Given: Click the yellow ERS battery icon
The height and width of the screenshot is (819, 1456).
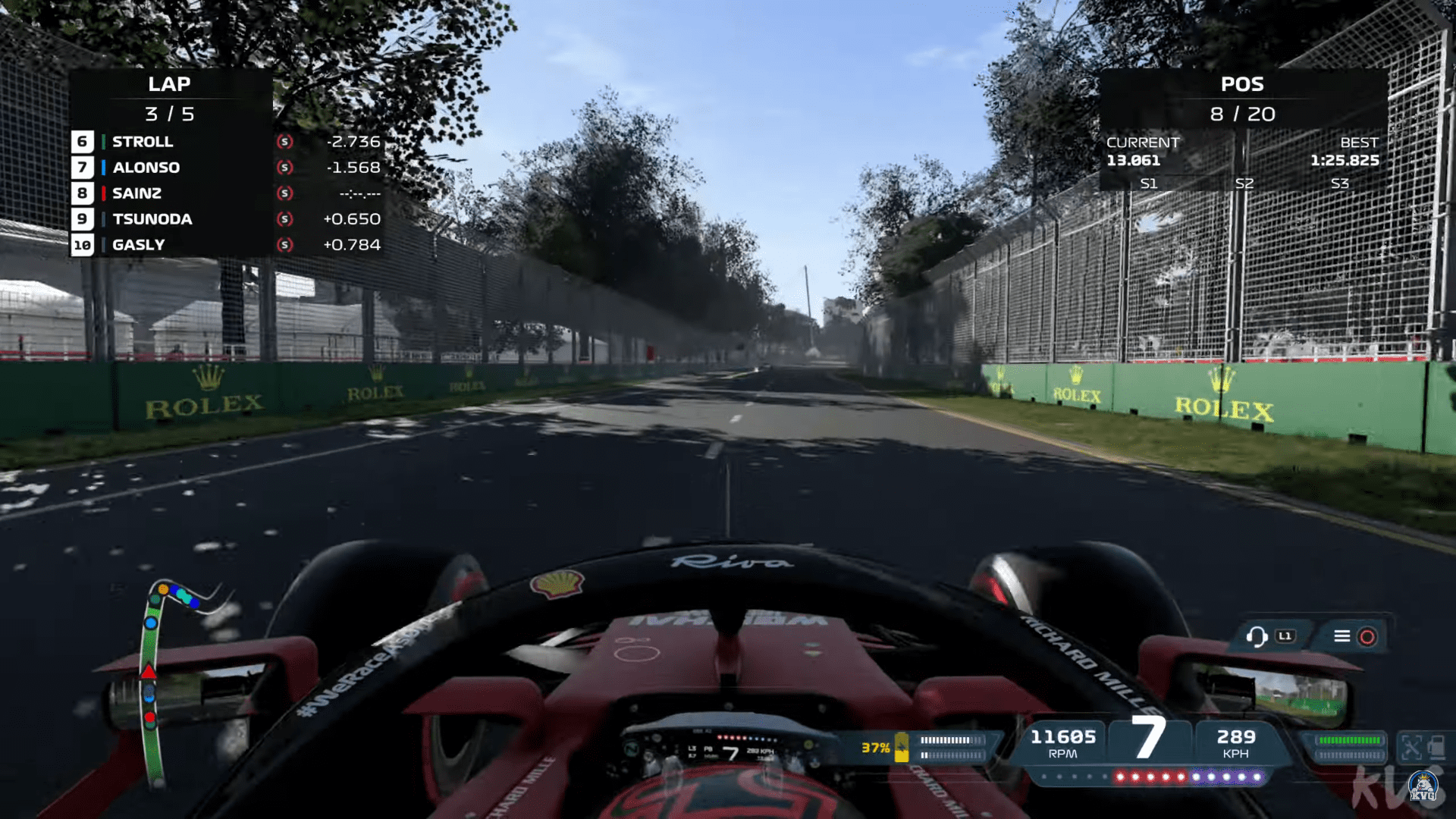Looking at the screenshot, I should (x=901, y=747).
